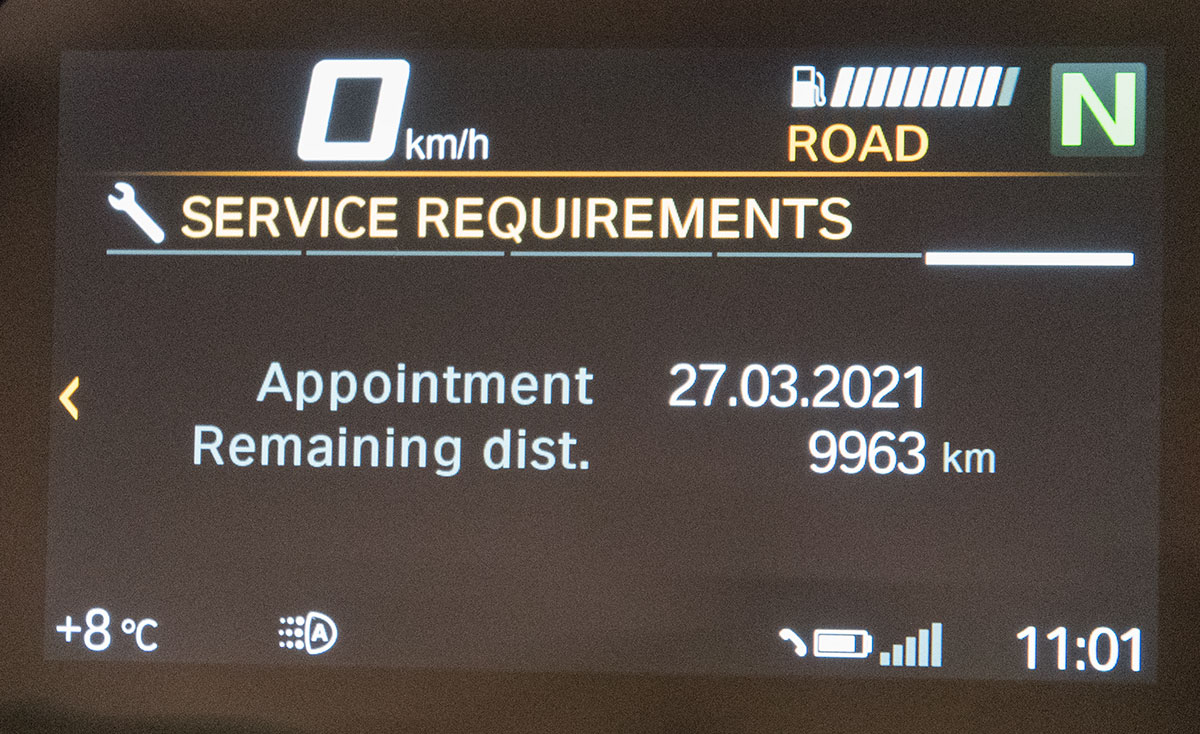Open the phone handset status icon
This screenshot has width=1200, height=734.
(x=793, y=644)
